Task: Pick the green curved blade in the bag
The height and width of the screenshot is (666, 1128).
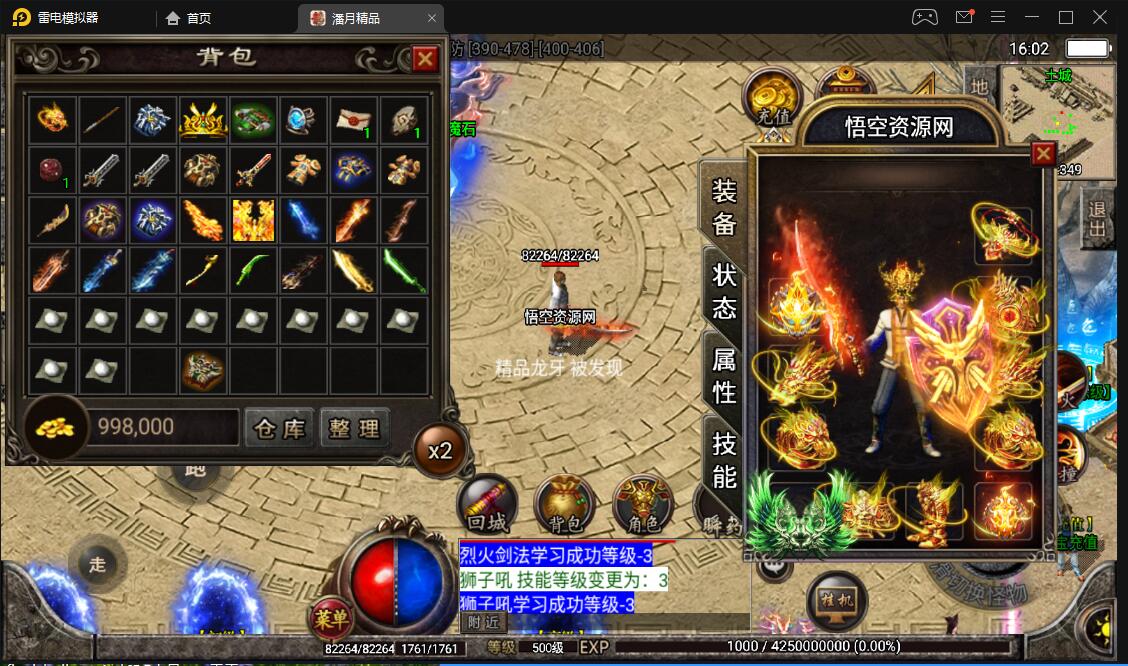Action: [254, 270]
